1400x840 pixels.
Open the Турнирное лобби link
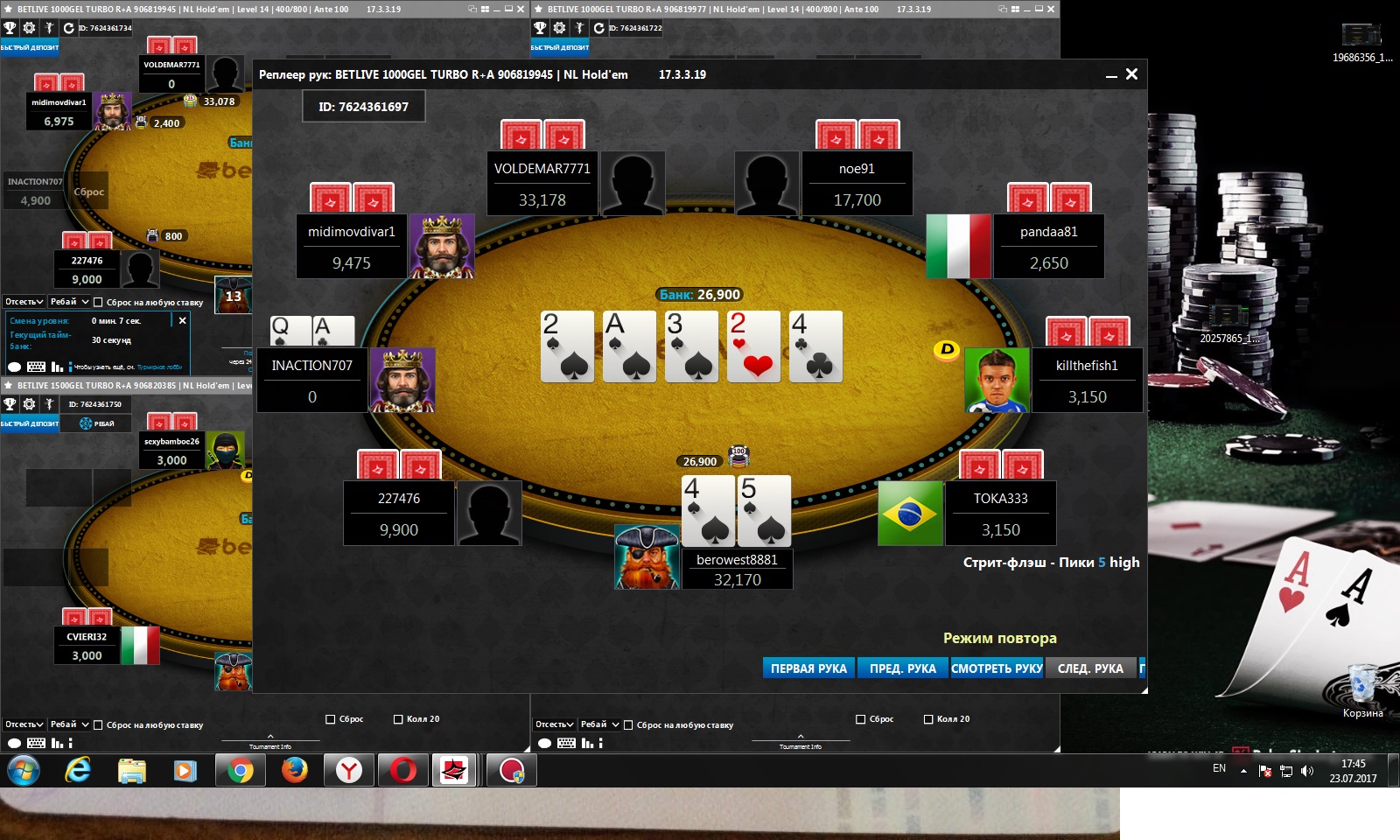point(159,367)
